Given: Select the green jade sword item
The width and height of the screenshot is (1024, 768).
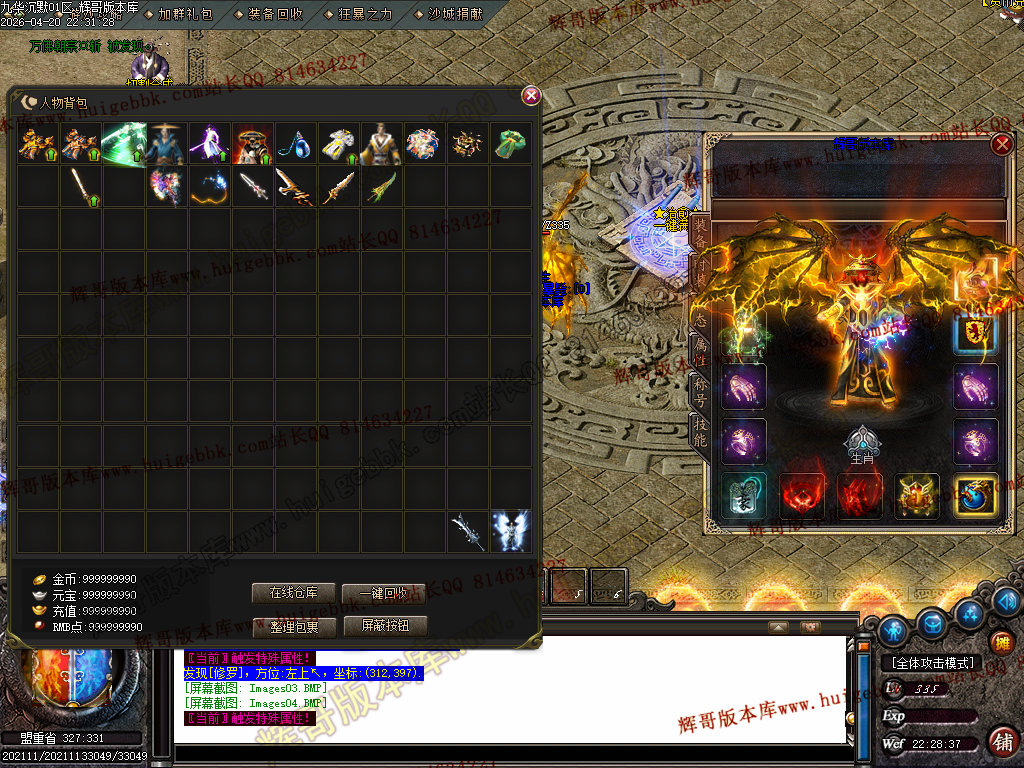Looking at the screenshot, I should 381,187.
